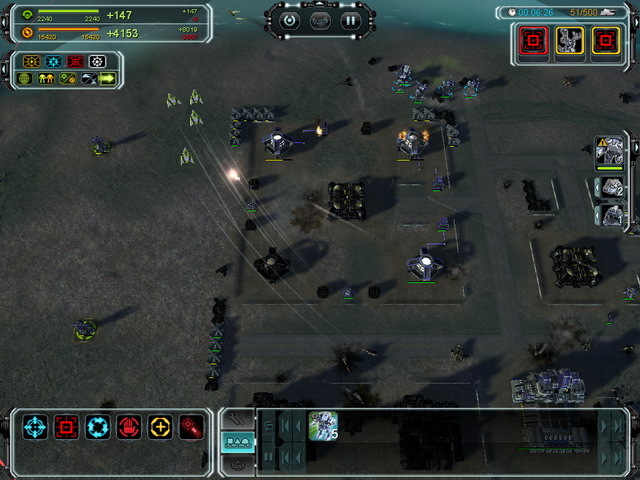Activate the red square target command

(x=67, y=428)
